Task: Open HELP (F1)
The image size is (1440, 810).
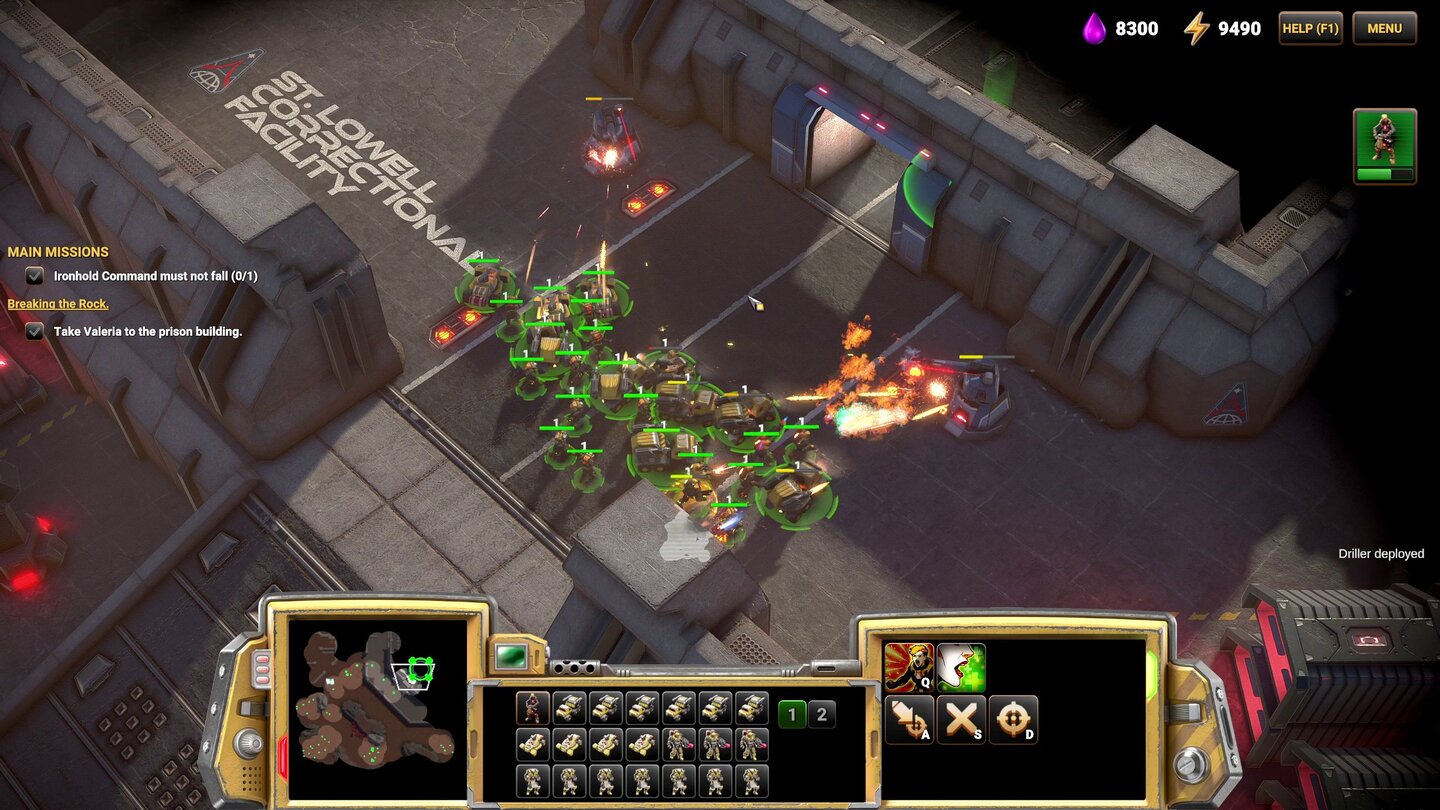Action: (x=1309, y=28)
